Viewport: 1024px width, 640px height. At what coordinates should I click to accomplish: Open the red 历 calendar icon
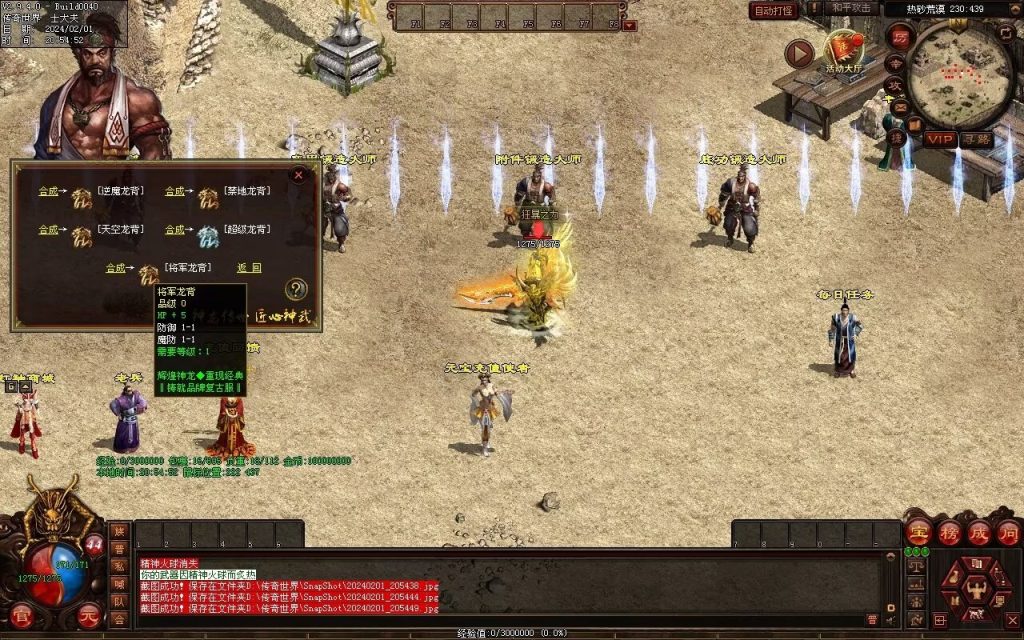[x=901, y=36]
